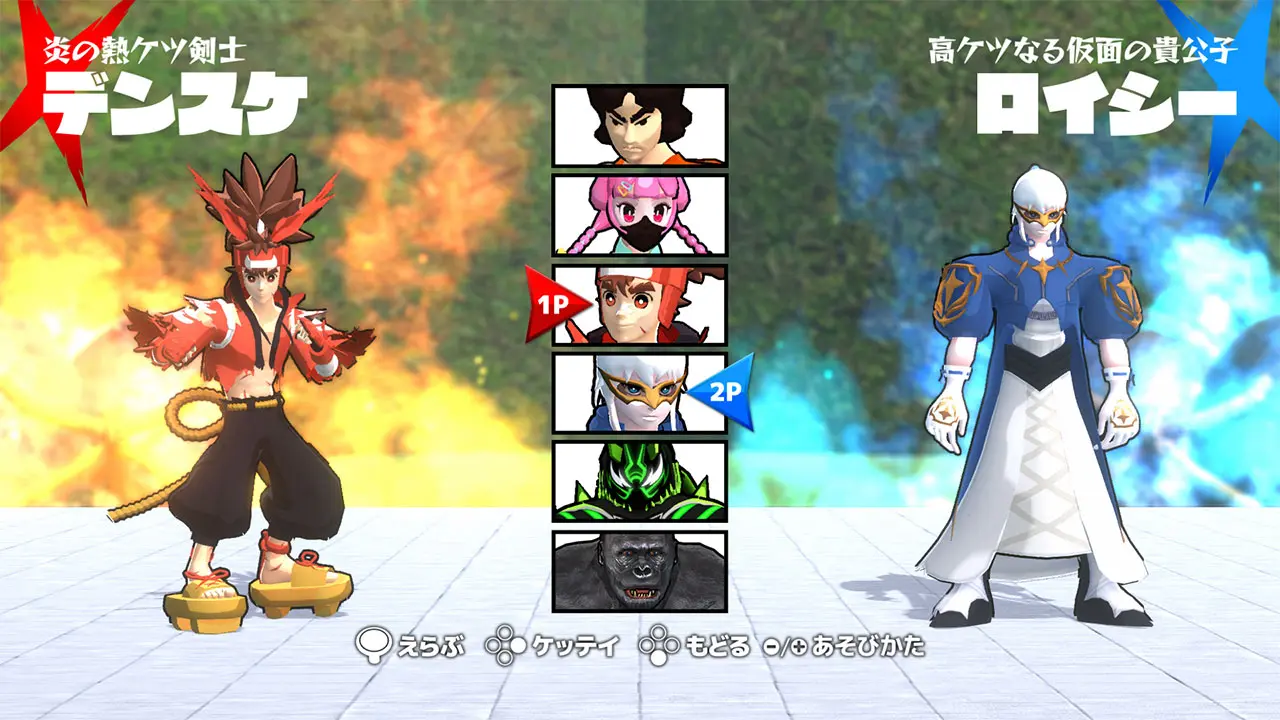Click the round button icon beside えらぶ
1280x720 pixels.
[374, 646]
